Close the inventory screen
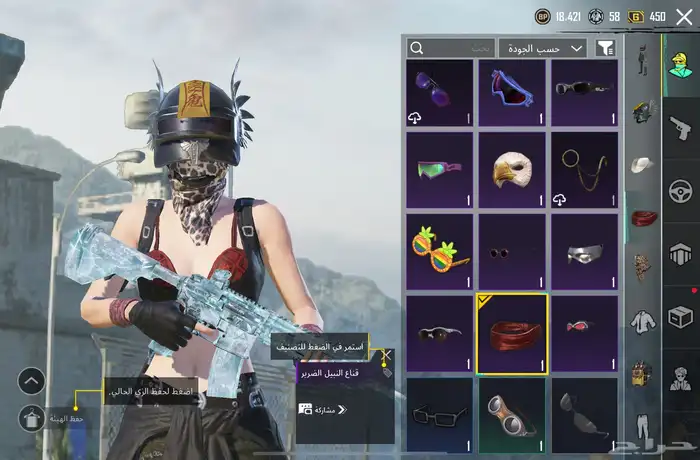Viewport: 700px width, 460px height. coord(684,17)
